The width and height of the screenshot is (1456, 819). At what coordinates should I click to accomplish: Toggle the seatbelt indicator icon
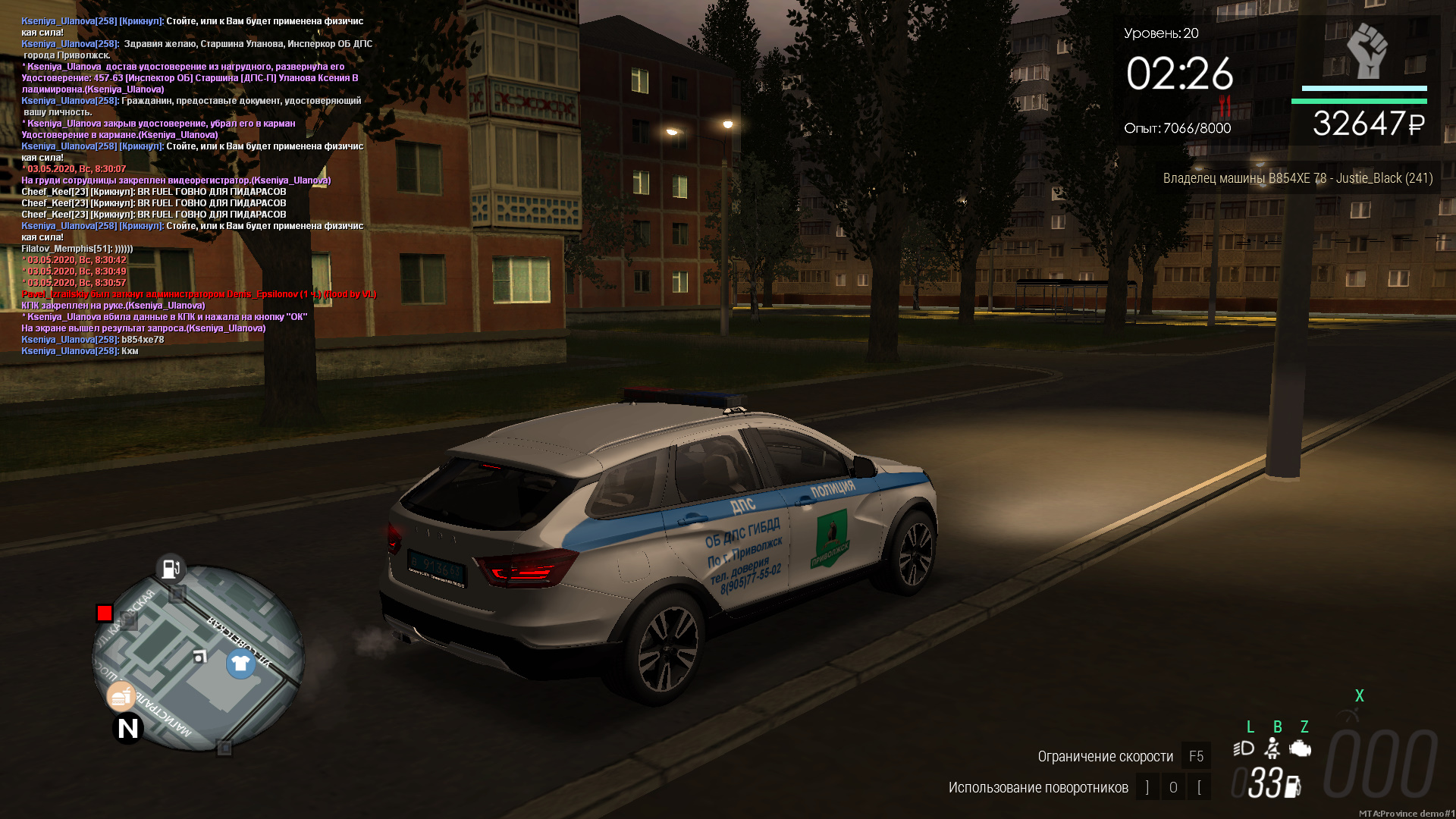[x=1272, y=749]
